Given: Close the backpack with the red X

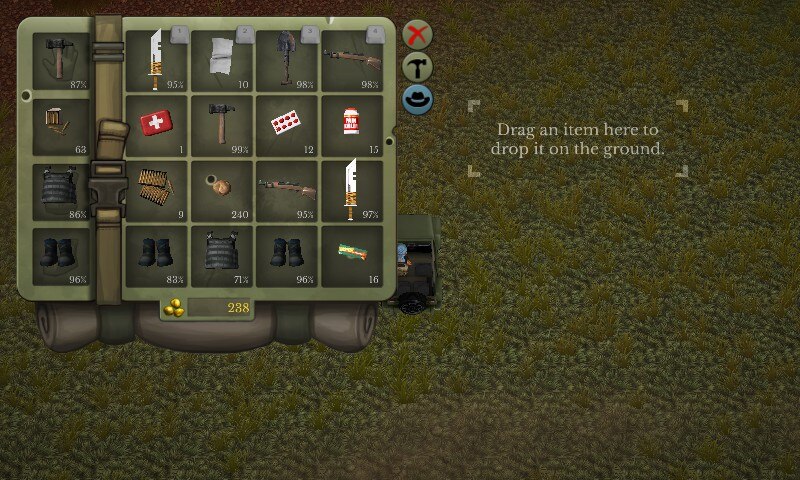Looking at the screenshot, I should 418,35.
